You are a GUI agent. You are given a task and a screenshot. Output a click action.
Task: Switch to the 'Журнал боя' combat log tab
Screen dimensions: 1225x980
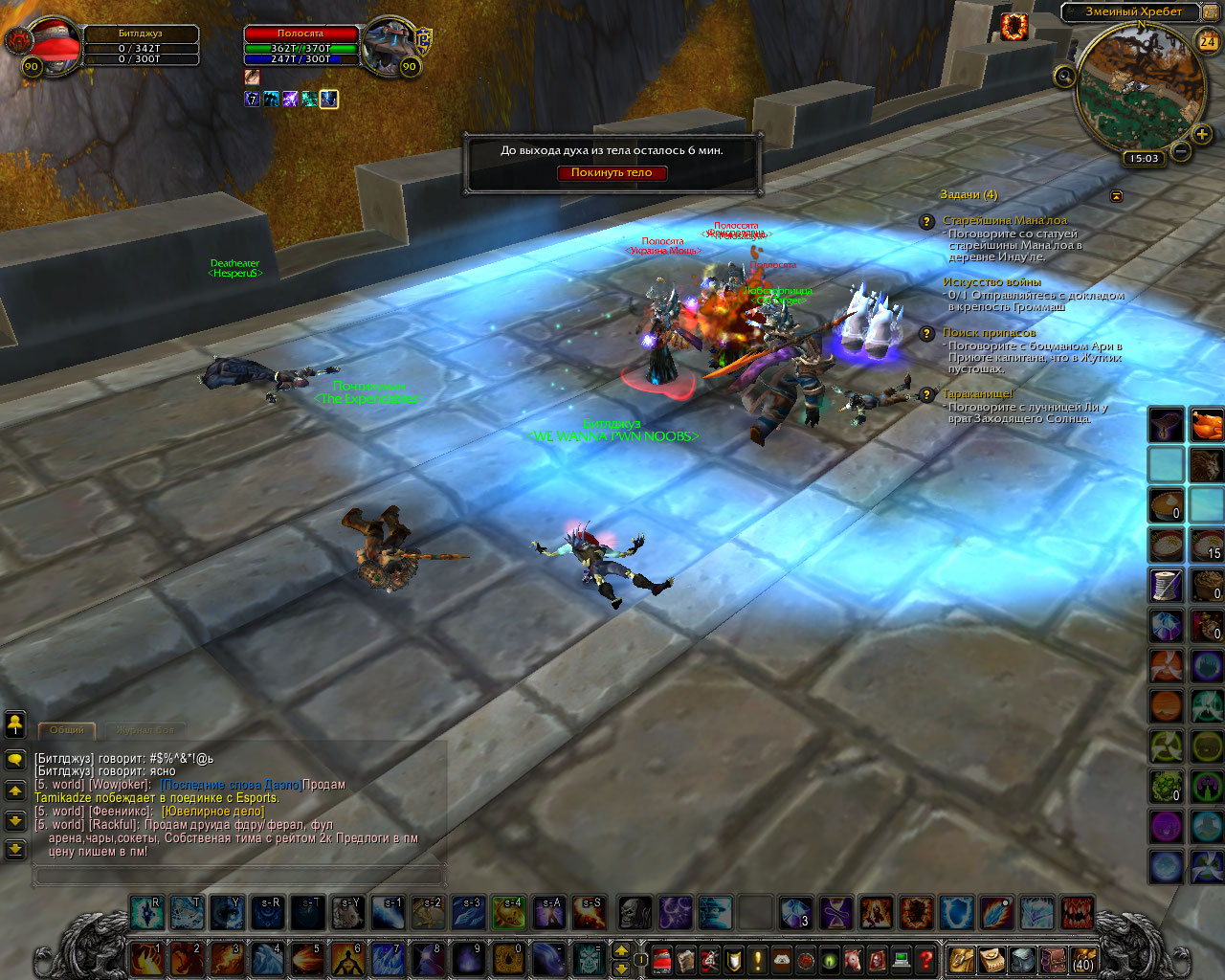point(145,730)
